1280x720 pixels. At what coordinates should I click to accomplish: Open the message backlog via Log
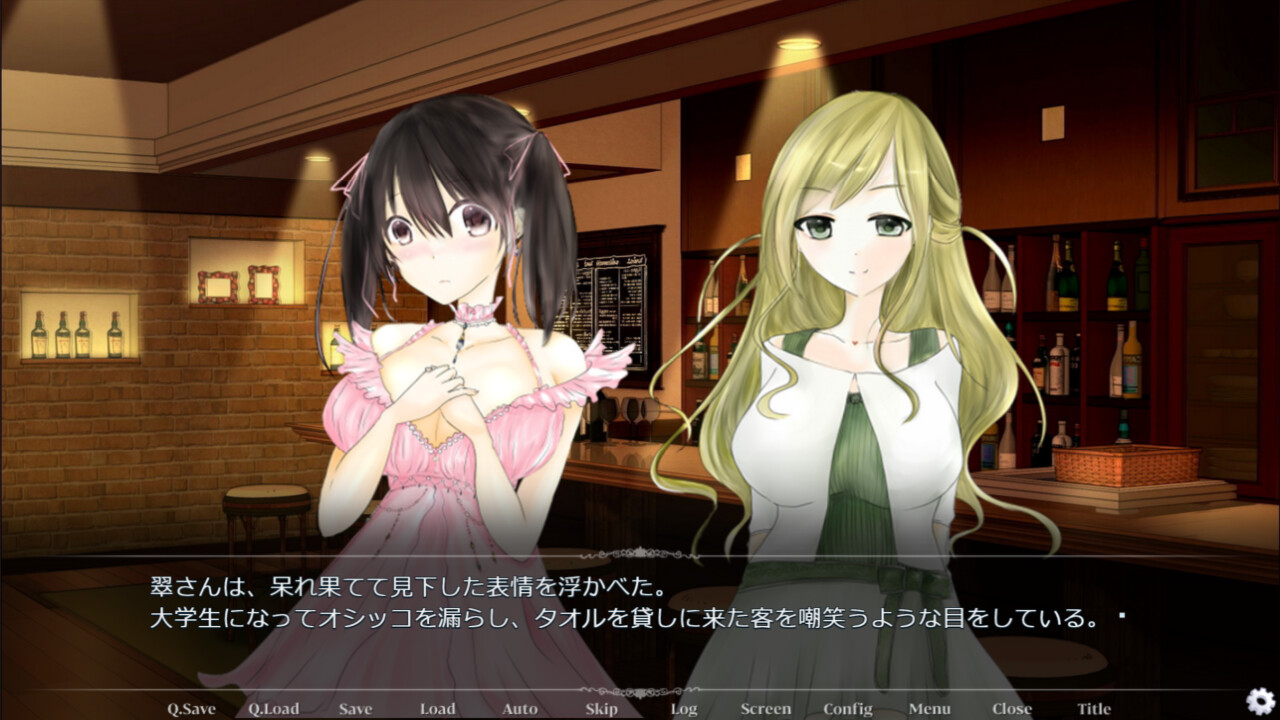[x=683, y=708]
